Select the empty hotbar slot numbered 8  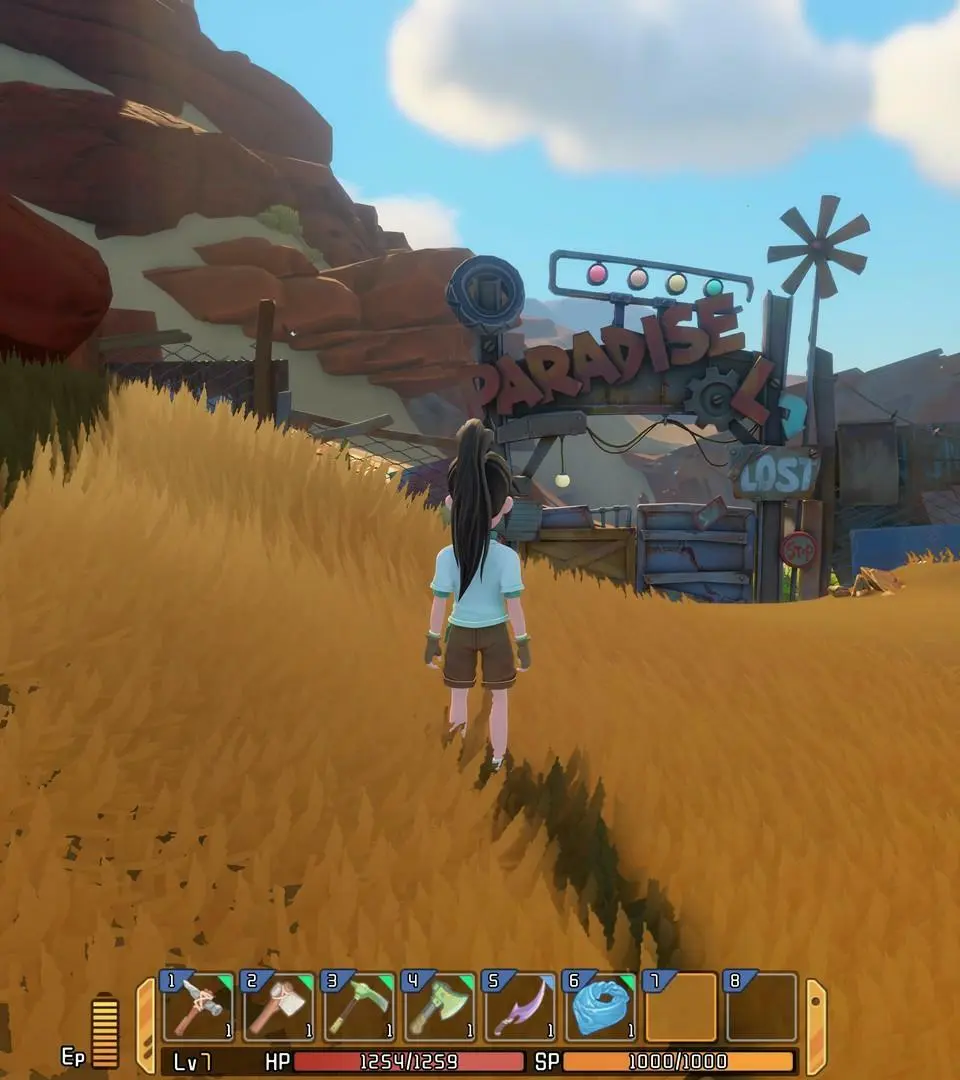coord(761,1008)
